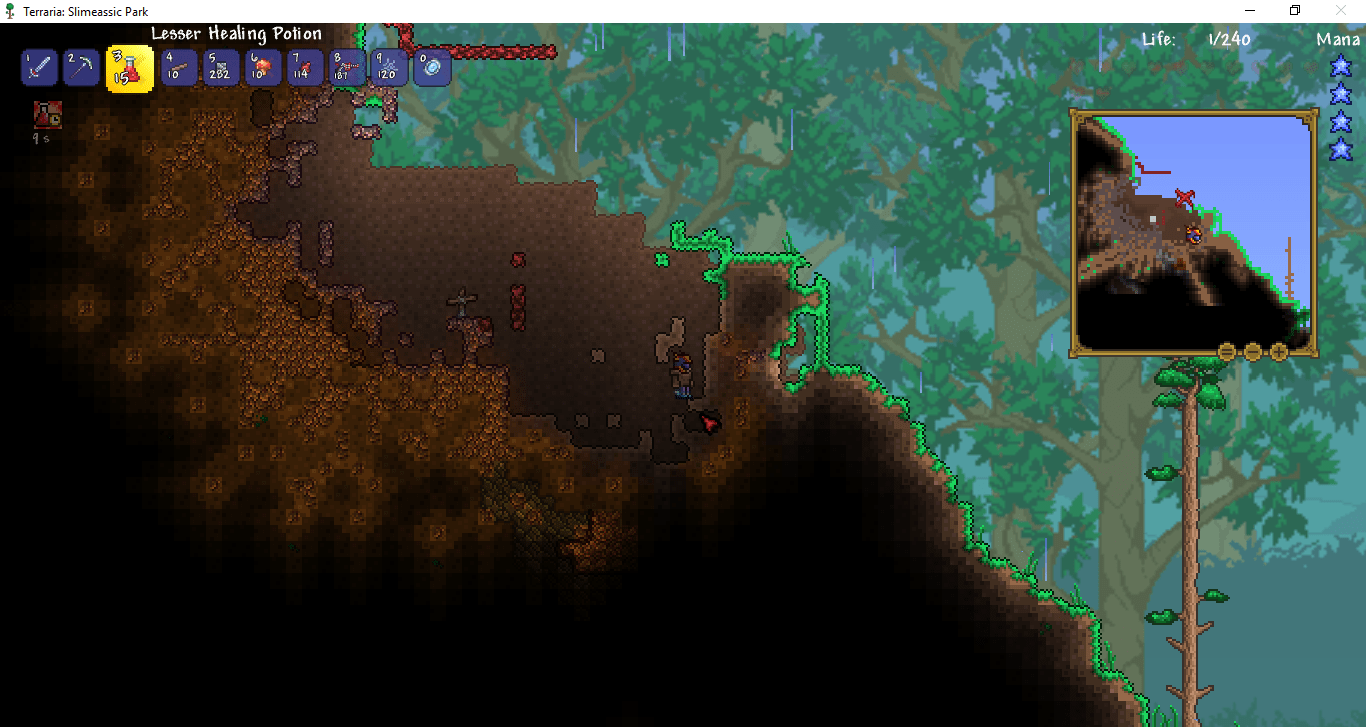Image resolution: width=1366 pixels, height=727 pixels.
Task: Click the bottommost mana star
Action: pyautogui.click(x=1340, y=149)
